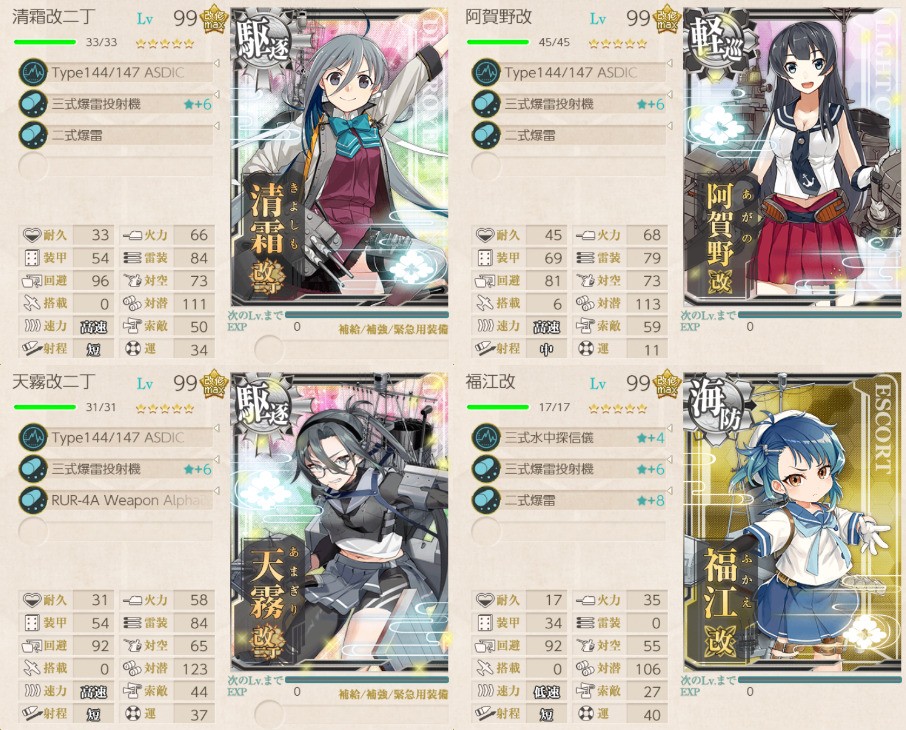Click 阿賀野改's 三式爆雷投射機 equipment slot
This screenshot has height=730, width=906.
568,104
